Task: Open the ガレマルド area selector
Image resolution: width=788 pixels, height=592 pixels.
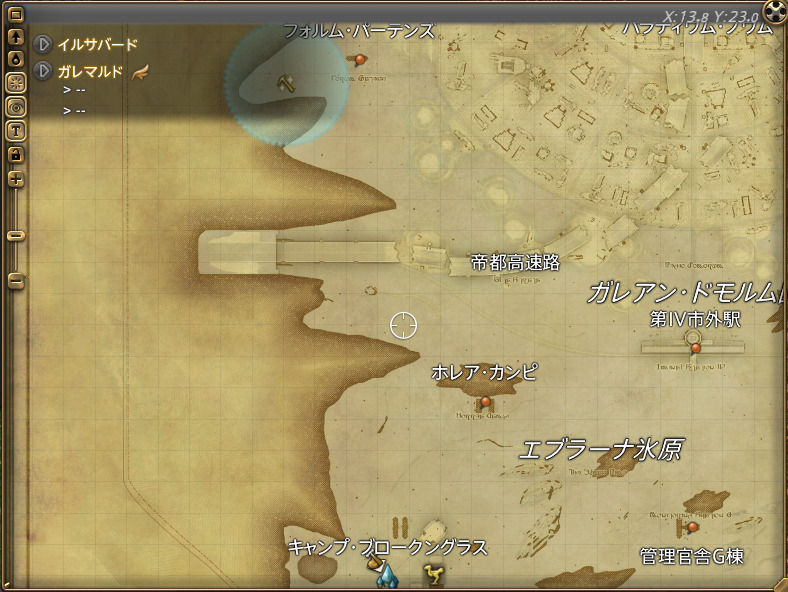Action: pyautogui.click(x=44, y=71)
